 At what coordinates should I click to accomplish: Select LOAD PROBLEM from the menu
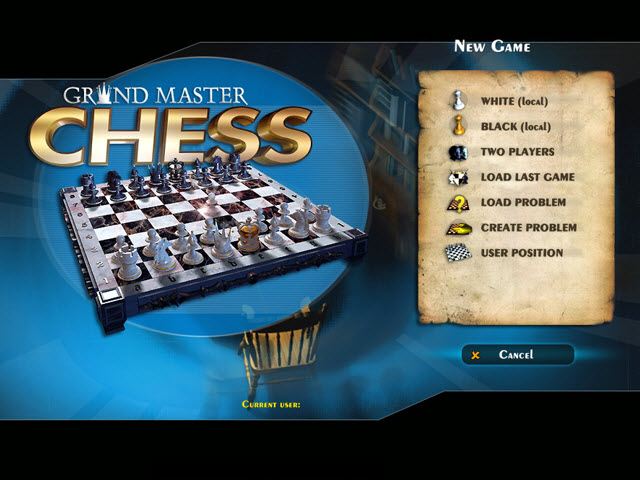click(522, 203)
